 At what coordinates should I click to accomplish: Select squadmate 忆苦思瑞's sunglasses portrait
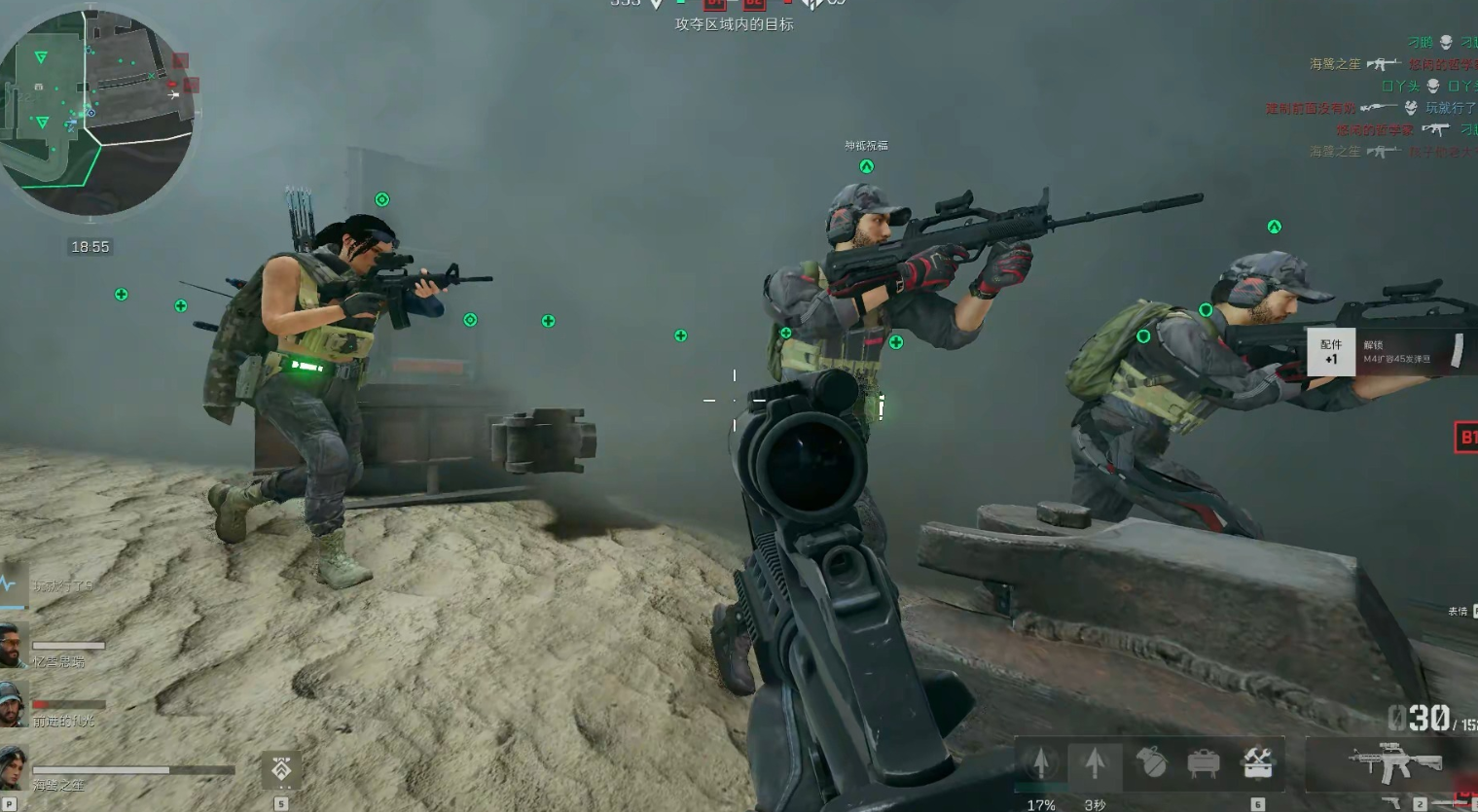(13, 646)
